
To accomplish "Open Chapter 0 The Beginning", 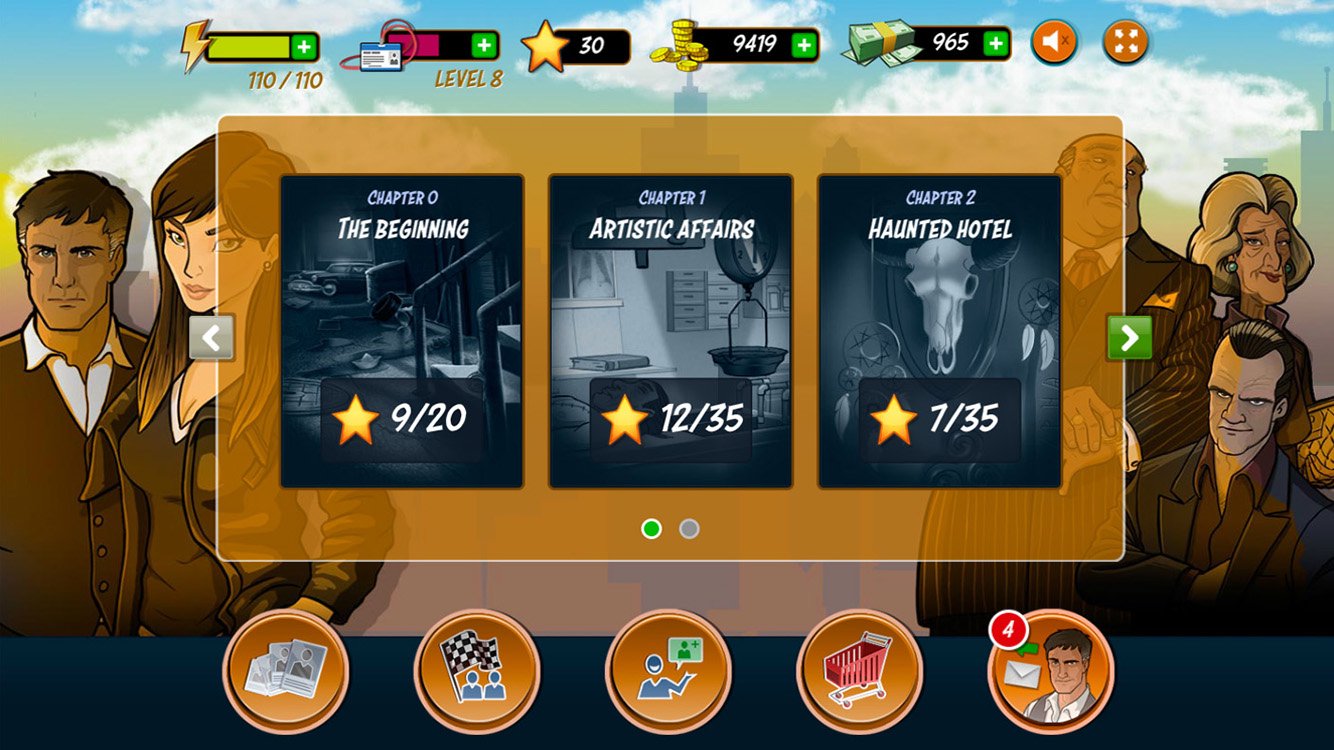I will pos(401,331).
